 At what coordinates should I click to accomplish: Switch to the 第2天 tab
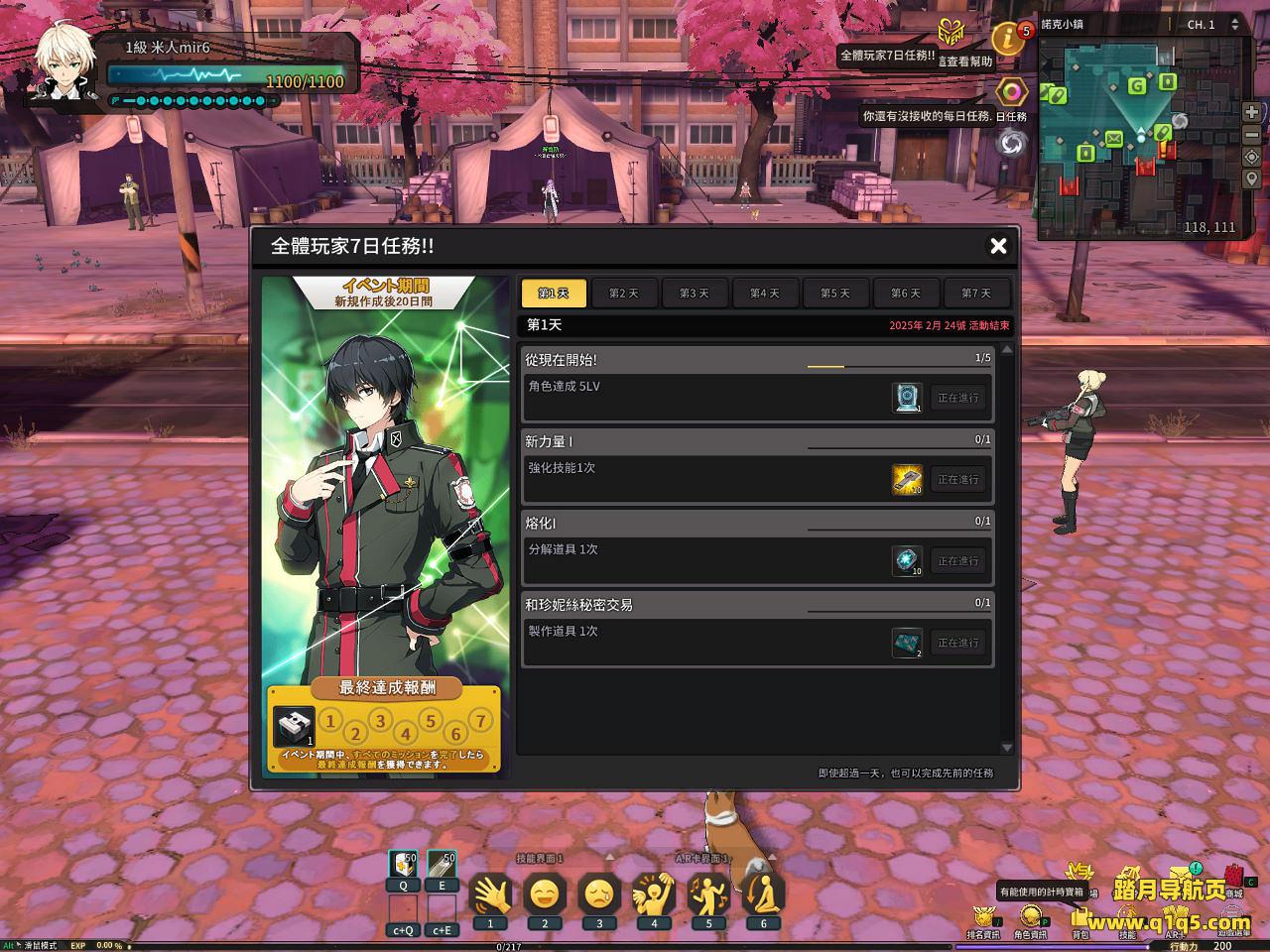click(624, 294)
